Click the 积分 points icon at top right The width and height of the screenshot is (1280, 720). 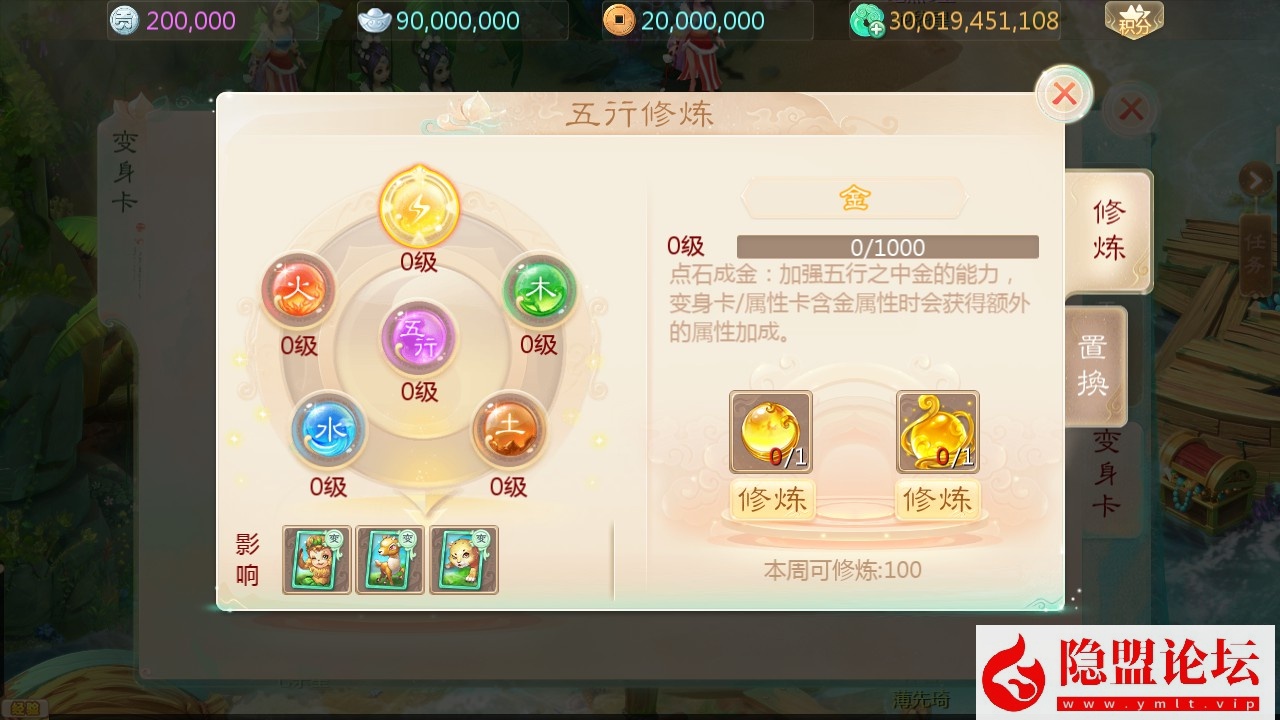(x=1135, y=17)
